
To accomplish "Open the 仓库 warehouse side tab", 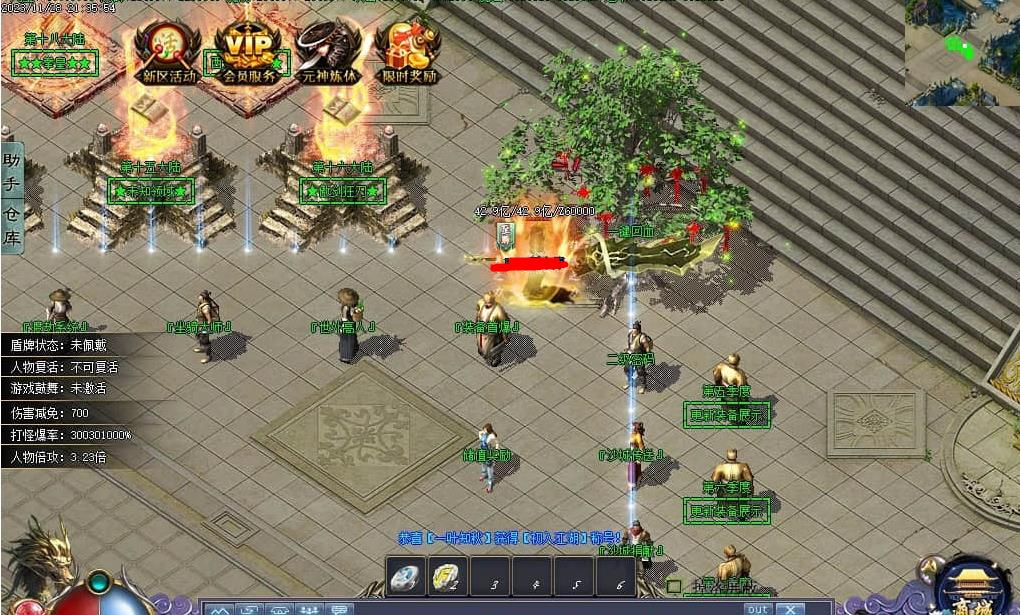I will 12,226.
